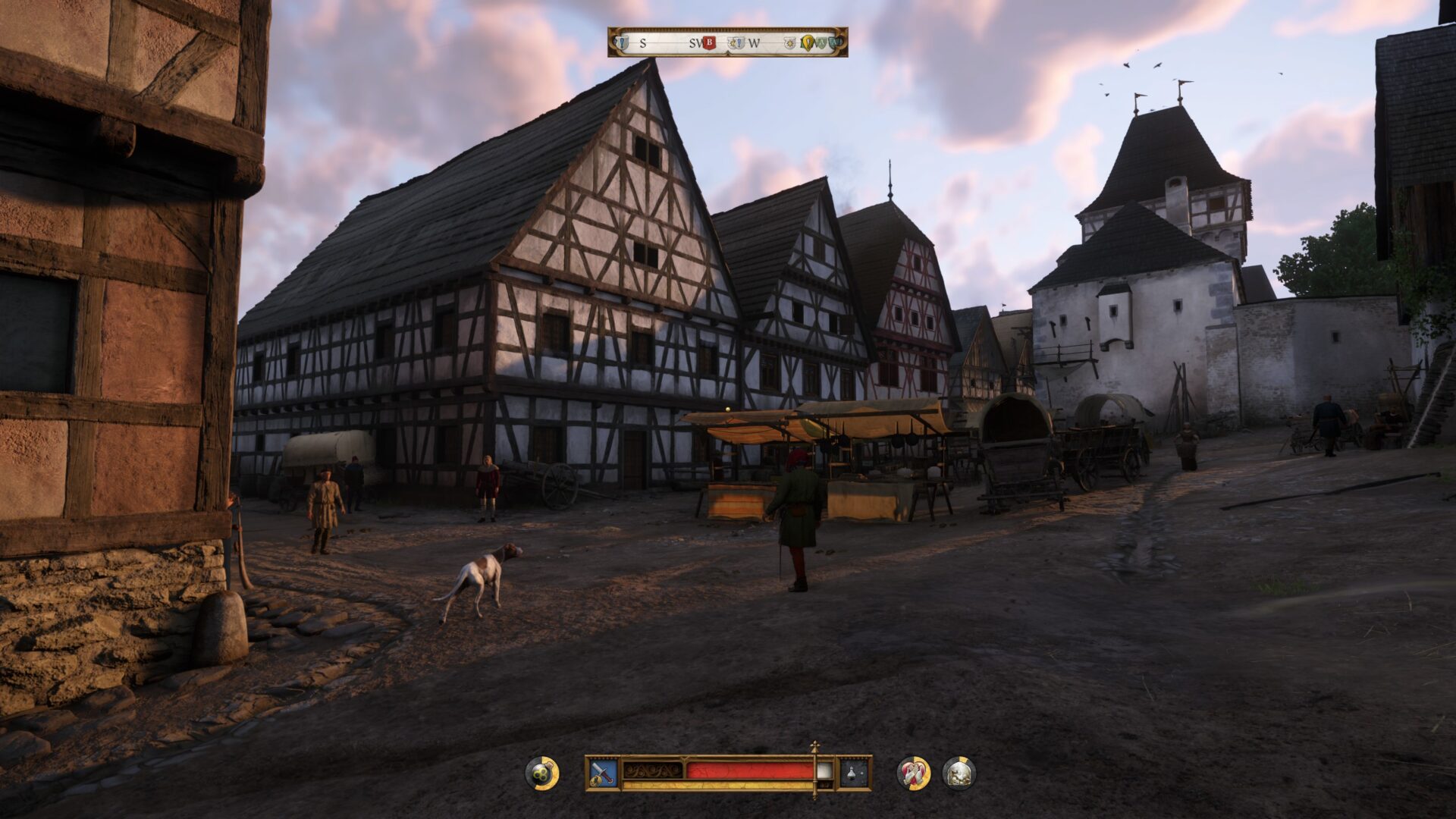Click the green potion buff icon
Image resolution: width=1456 pixels, height=819 pixels.
[x=541, y=773]
